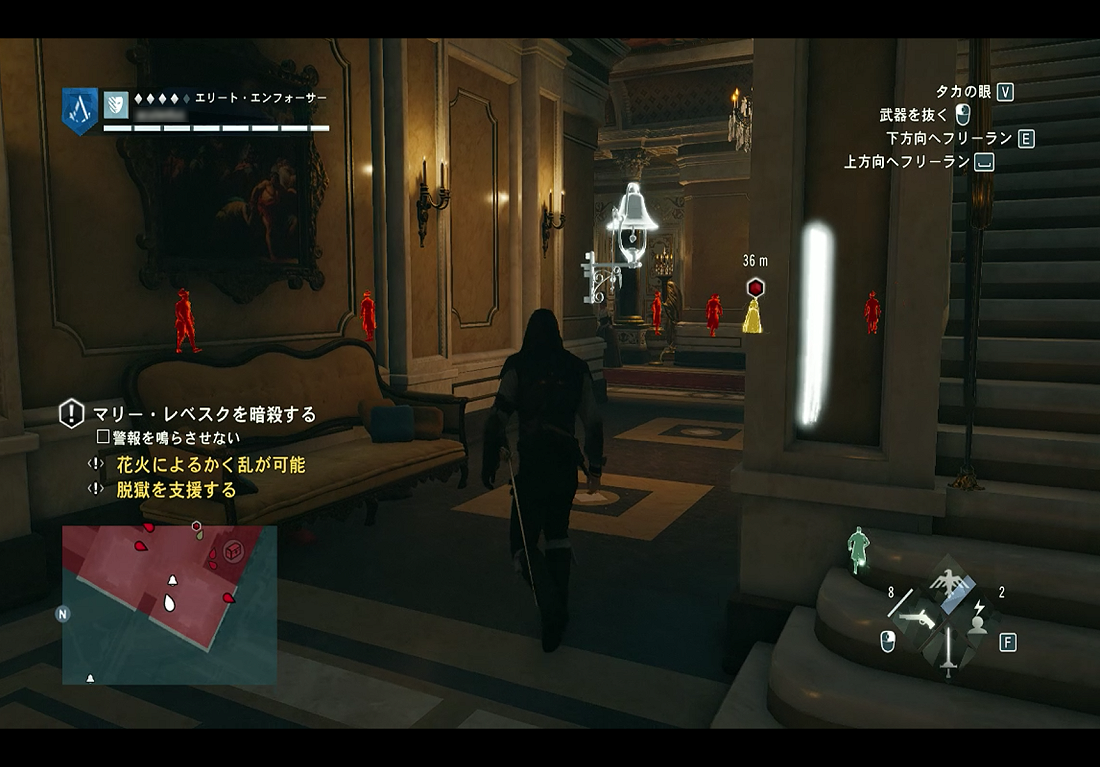Click the minimap in the corner
The image size is (1100, 767).
click(x=169, y=604)
